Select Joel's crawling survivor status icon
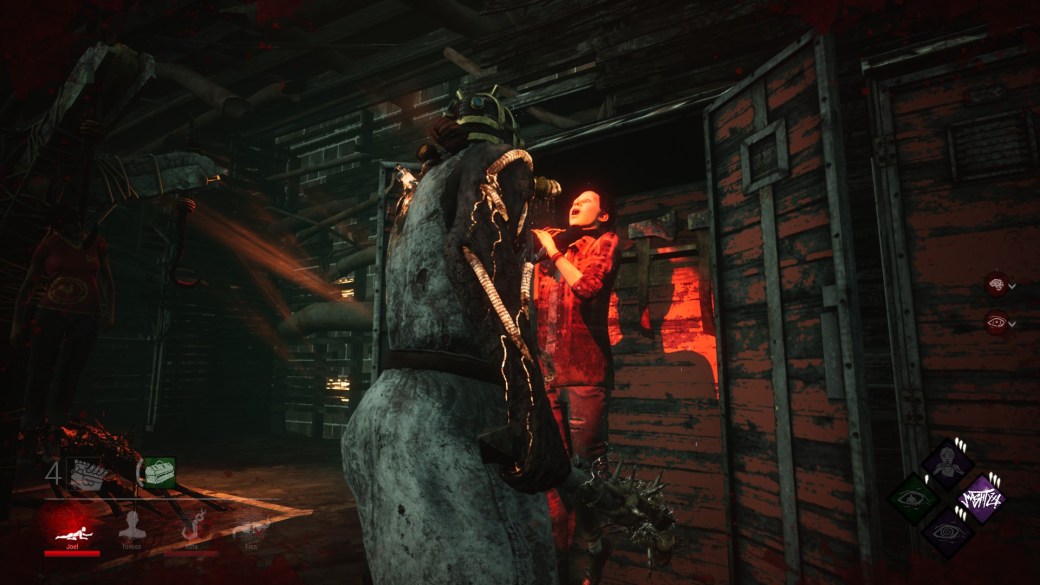This screenshot has width=1040, height=585. tap(71, 524)
